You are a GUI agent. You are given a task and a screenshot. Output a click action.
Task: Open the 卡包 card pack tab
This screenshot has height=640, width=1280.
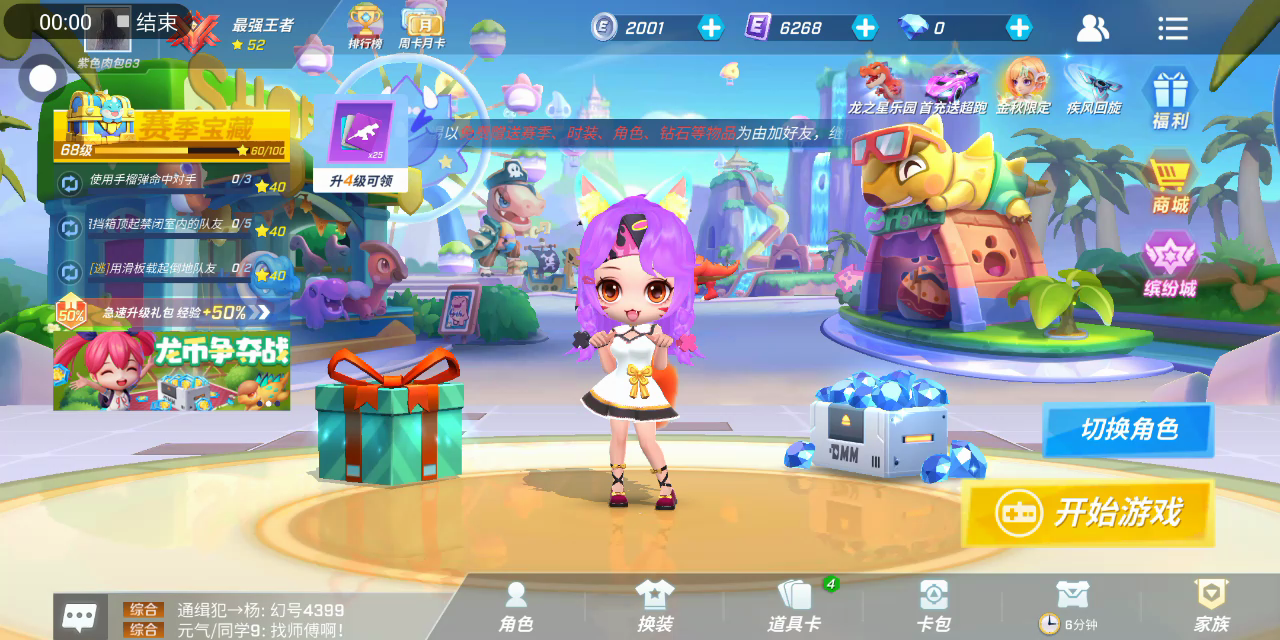pyautogui.click(x=933, y=607)
